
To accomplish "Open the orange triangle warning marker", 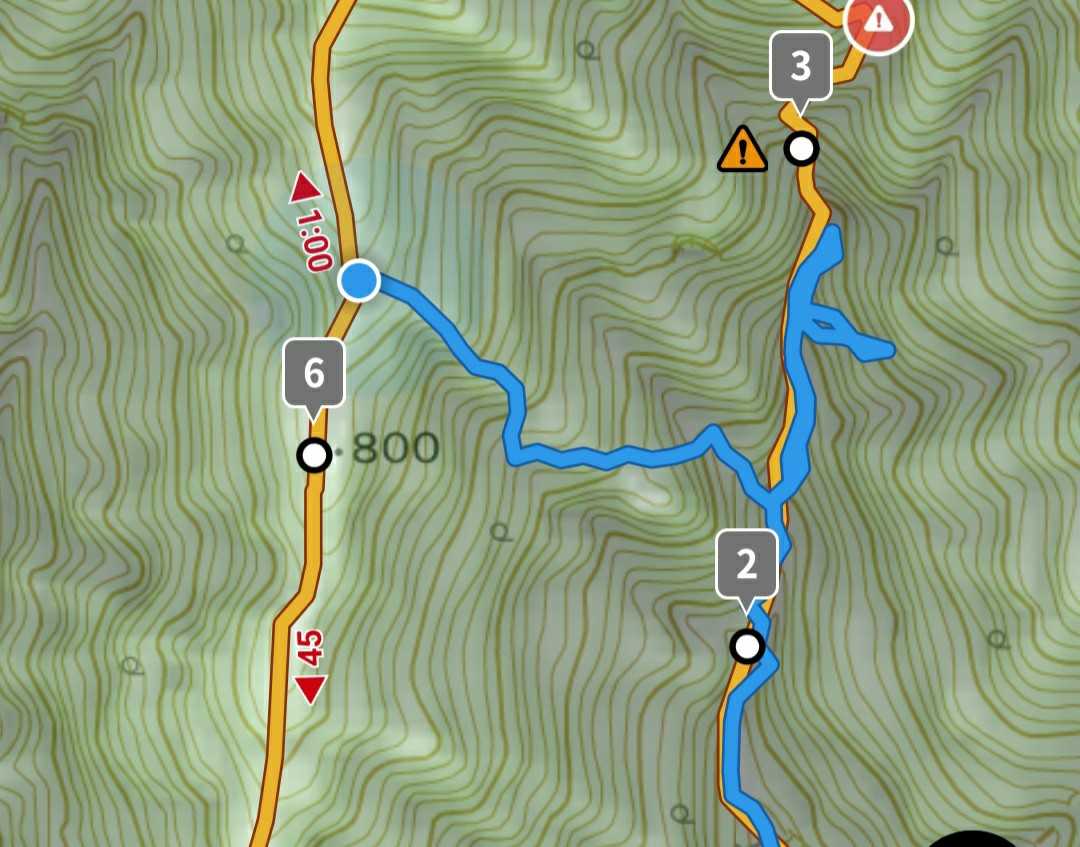I will [742, 149].
